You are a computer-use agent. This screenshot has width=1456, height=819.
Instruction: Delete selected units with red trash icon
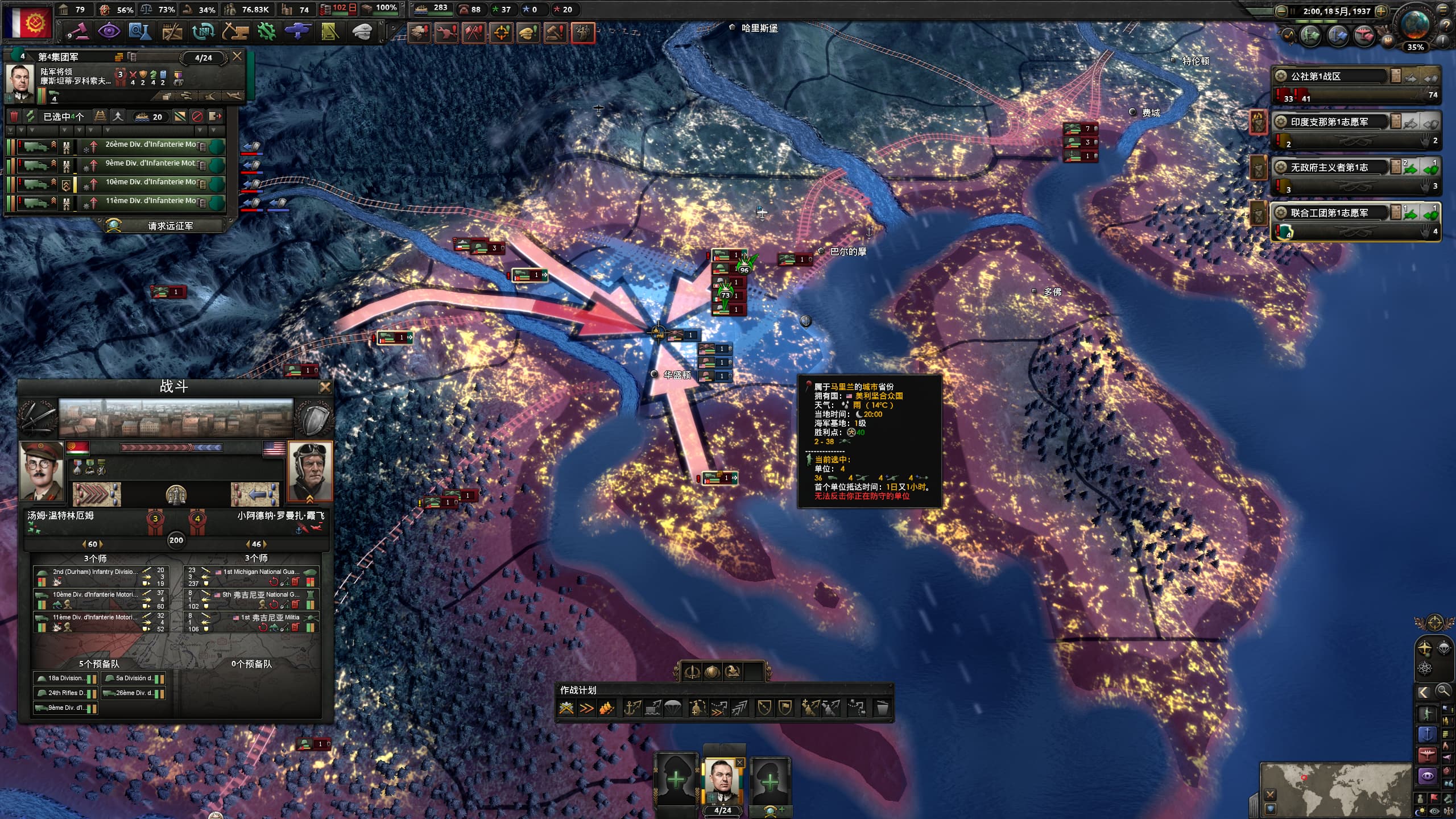(15, 117)
